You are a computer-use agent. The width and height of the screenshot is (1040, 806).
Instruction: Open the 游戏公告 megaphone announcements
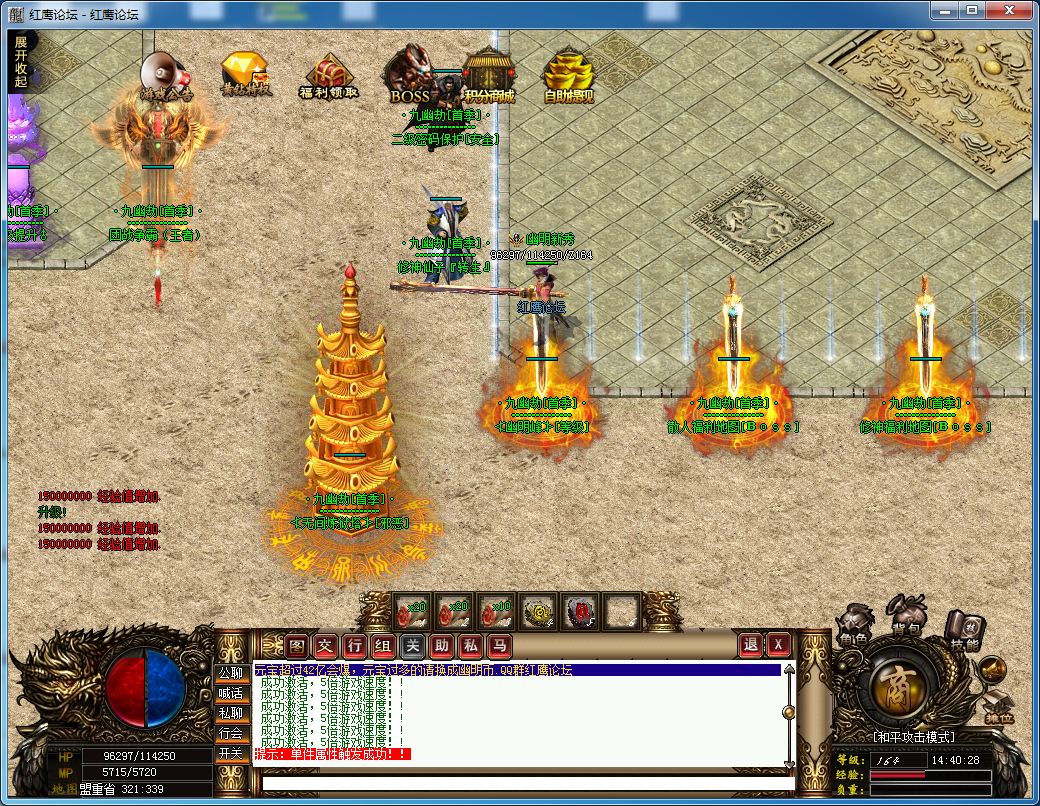(x=164, y=75)
